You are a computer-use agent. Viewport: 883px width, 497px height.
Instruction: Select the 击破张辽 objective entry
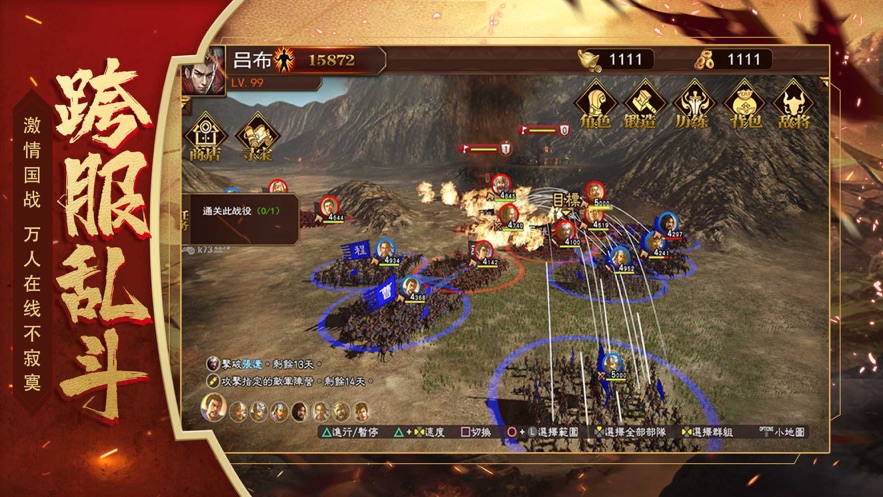click(x=262, y=365)
